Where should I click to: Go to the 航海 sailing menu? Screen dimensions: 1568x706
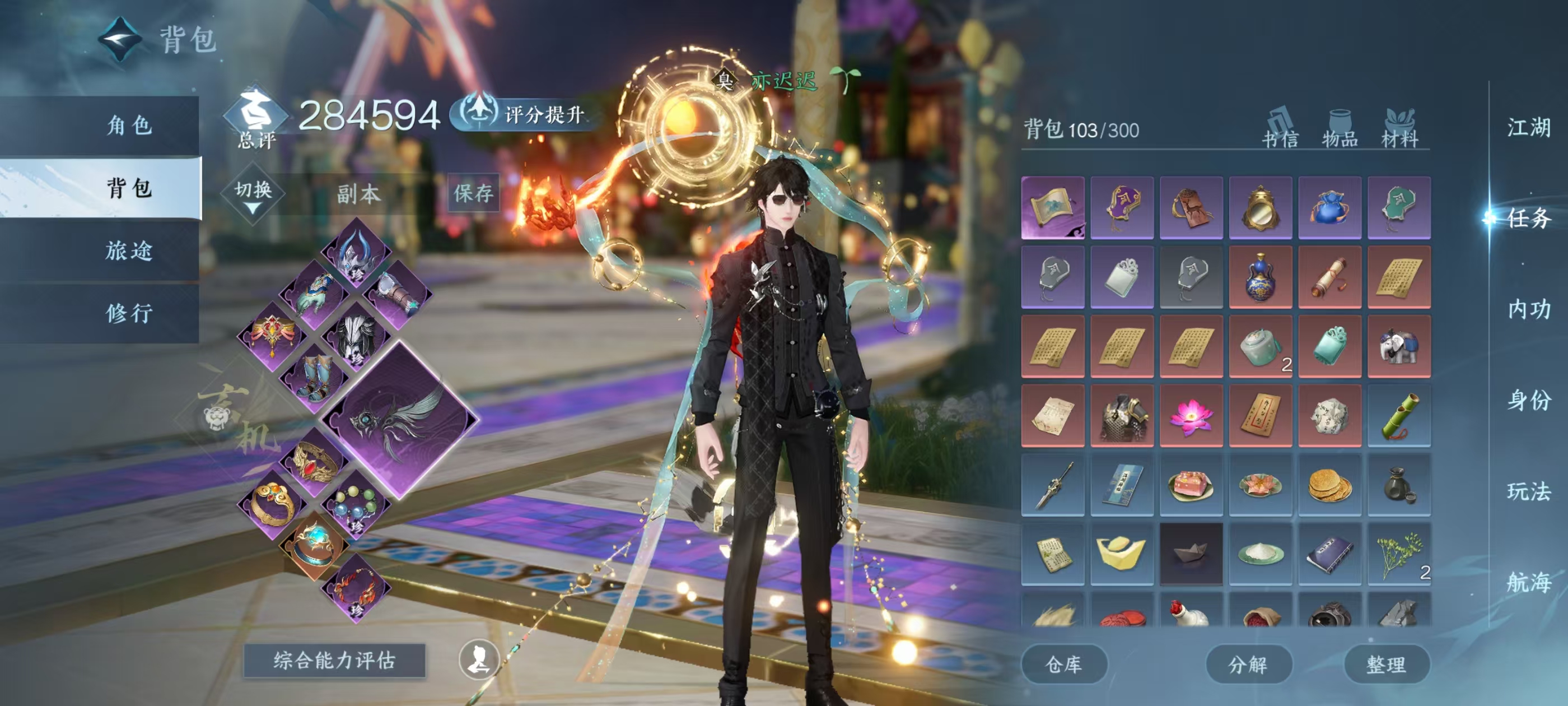coord(1528,582)
